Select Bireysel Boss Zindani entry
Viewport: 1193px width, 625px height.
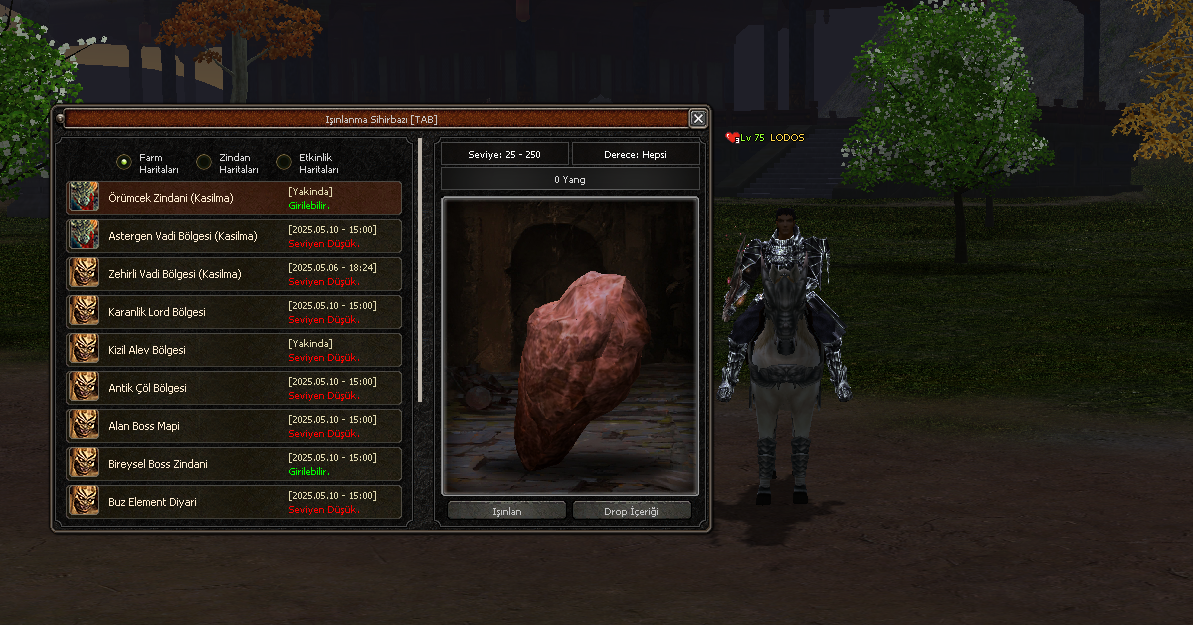point(234,464)
